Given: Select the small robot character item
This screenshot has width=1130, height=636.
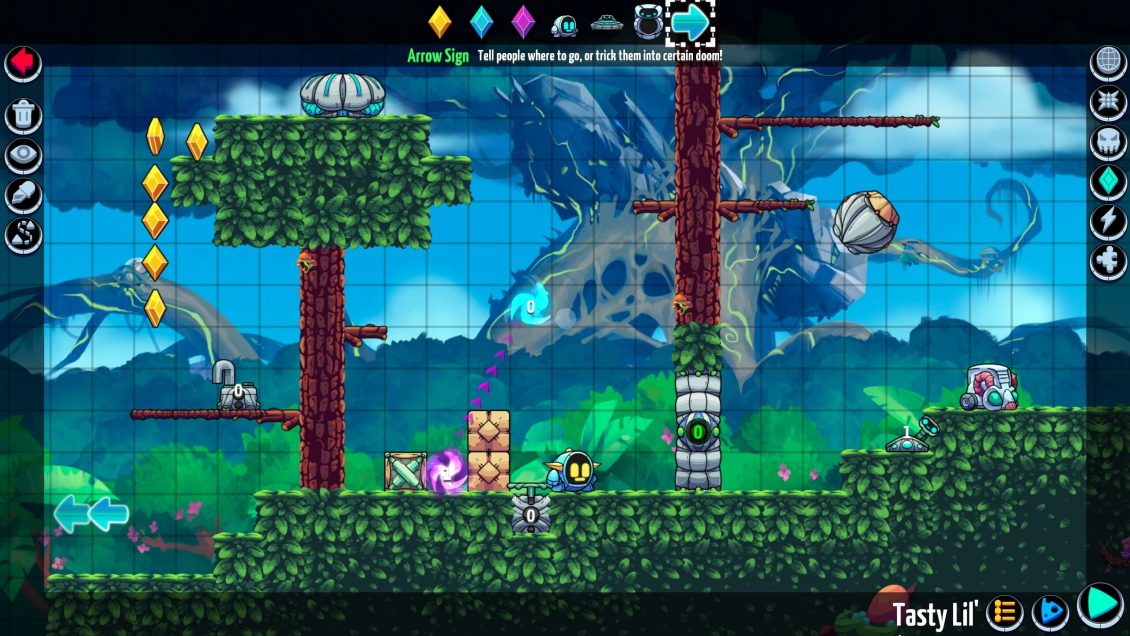Looking at the screenshot, I should click(x=565, y=24).
